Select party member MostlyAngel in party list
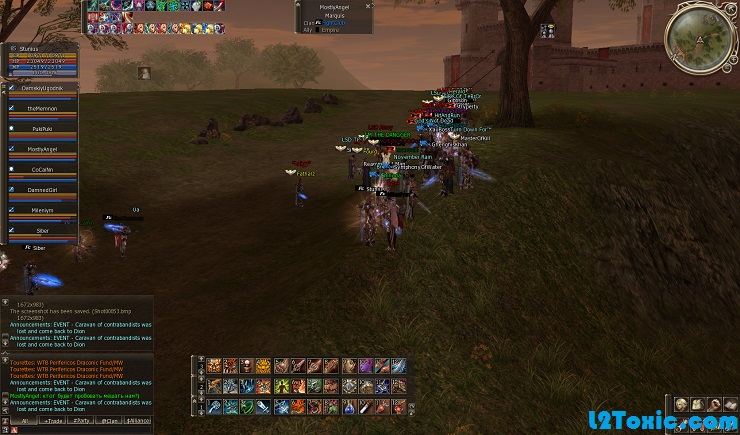The width and height of the screenshot is (740, 435). tap(42, 149)
